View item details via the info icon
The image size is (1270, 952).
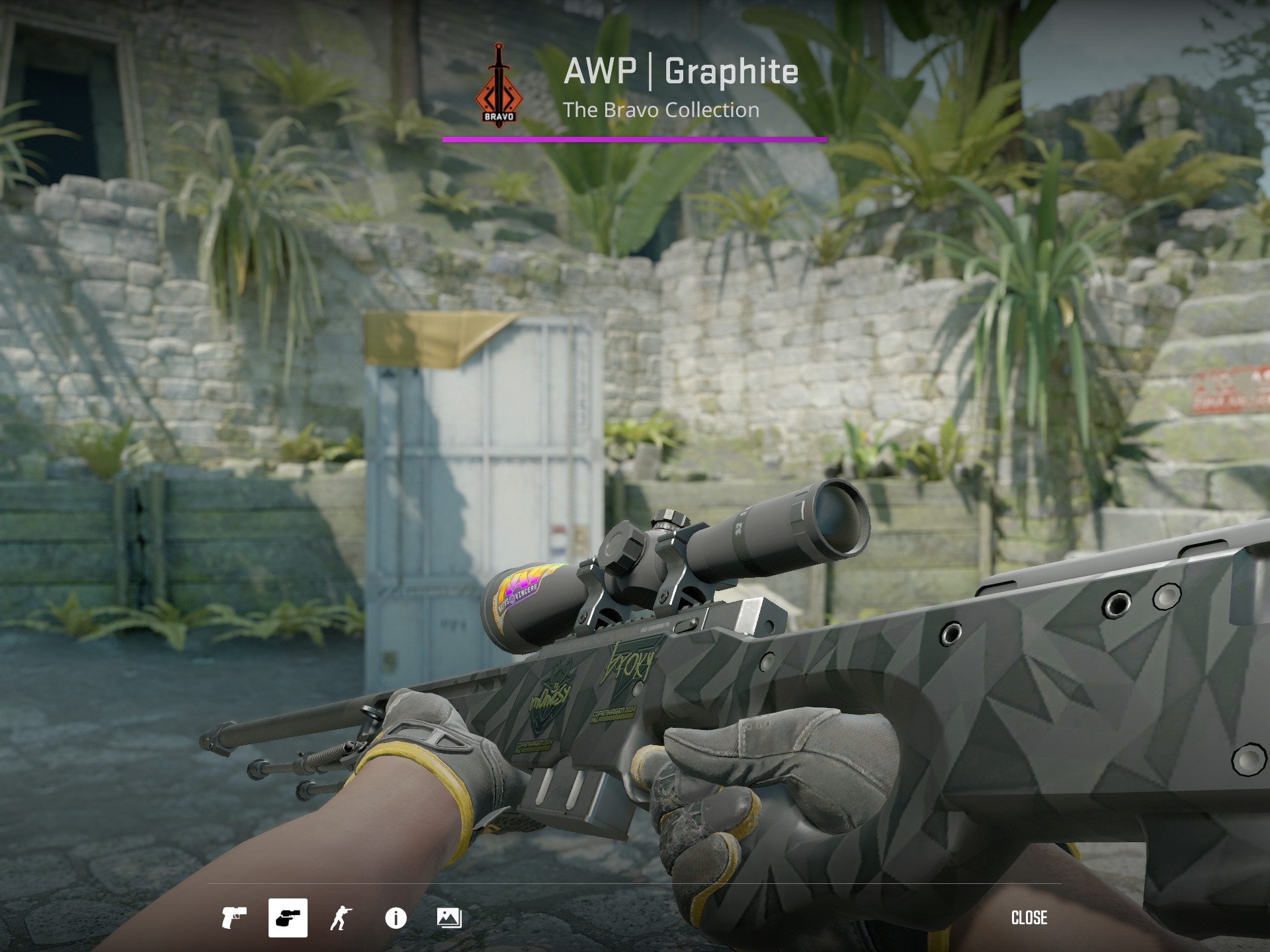pos(395,918)
